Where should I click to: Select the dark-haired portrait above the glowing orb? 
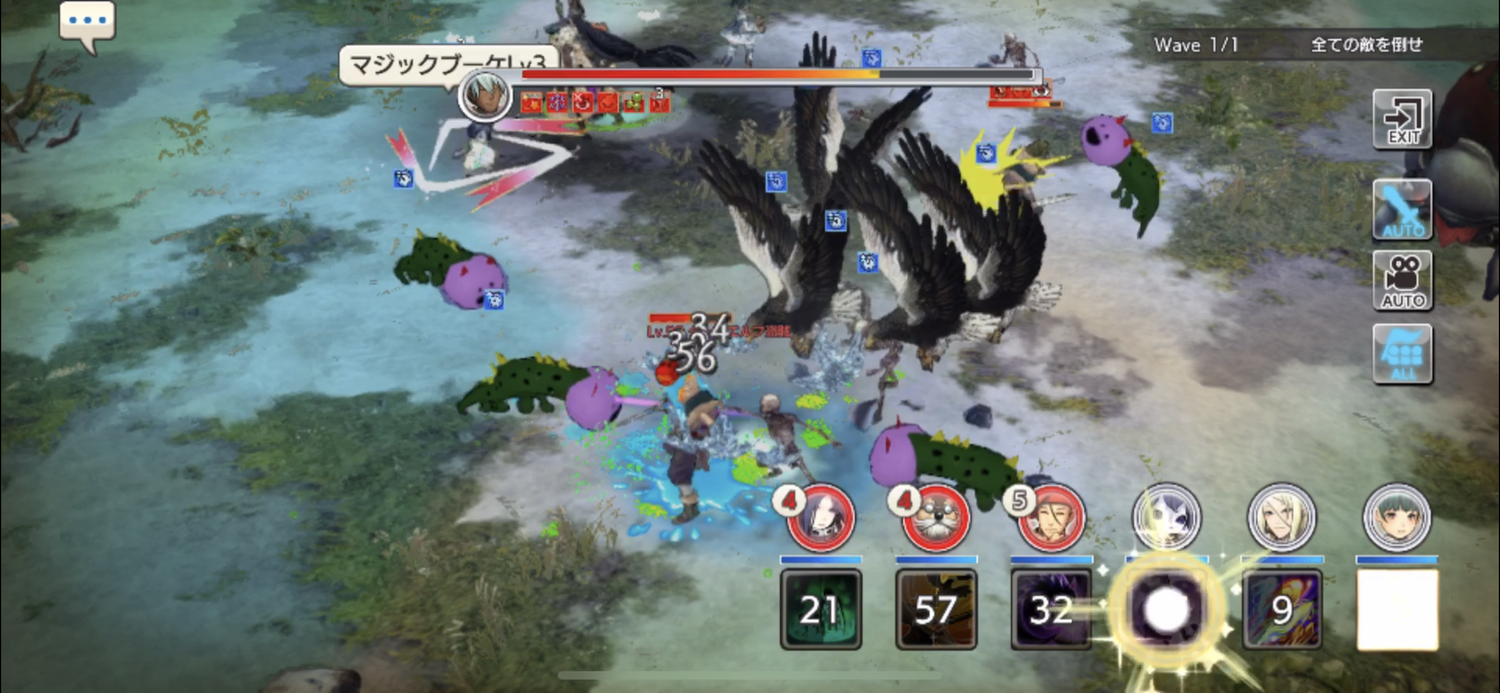1166,516
